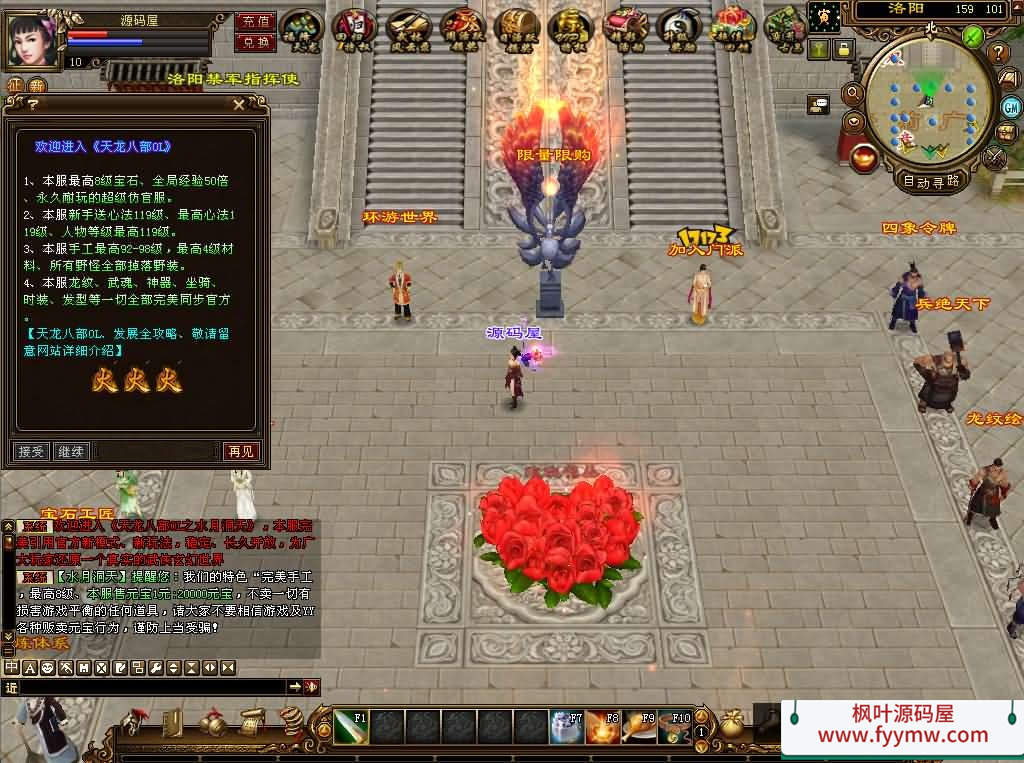Select 再见 to say goodbye
Image resolution: width=1024 pixels, height=763 pixels.
tap(241, 451)
